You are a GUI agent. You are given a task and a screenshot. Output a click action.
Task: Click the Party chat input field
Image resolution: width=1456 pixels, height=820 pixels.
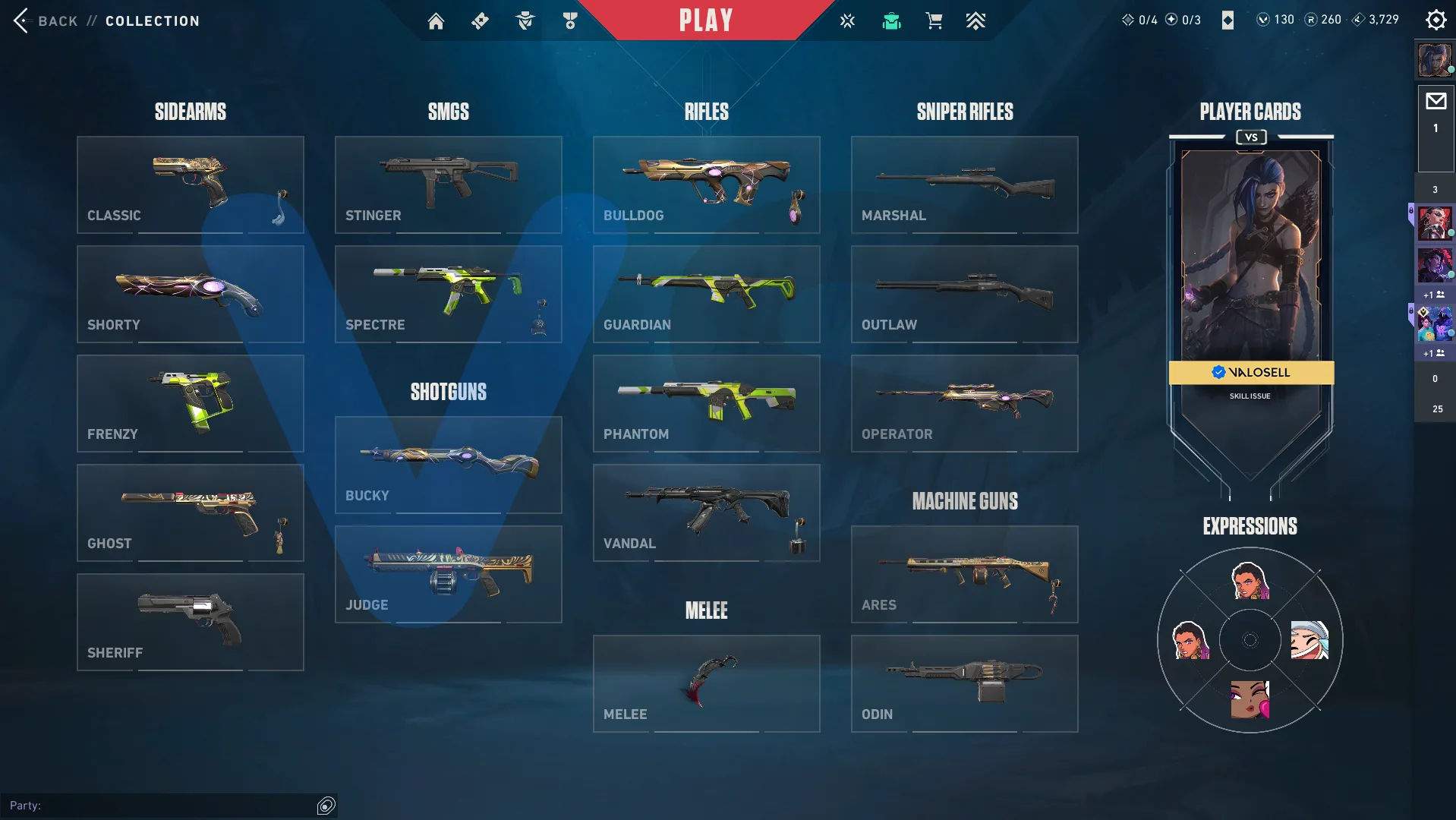point(159,805)
